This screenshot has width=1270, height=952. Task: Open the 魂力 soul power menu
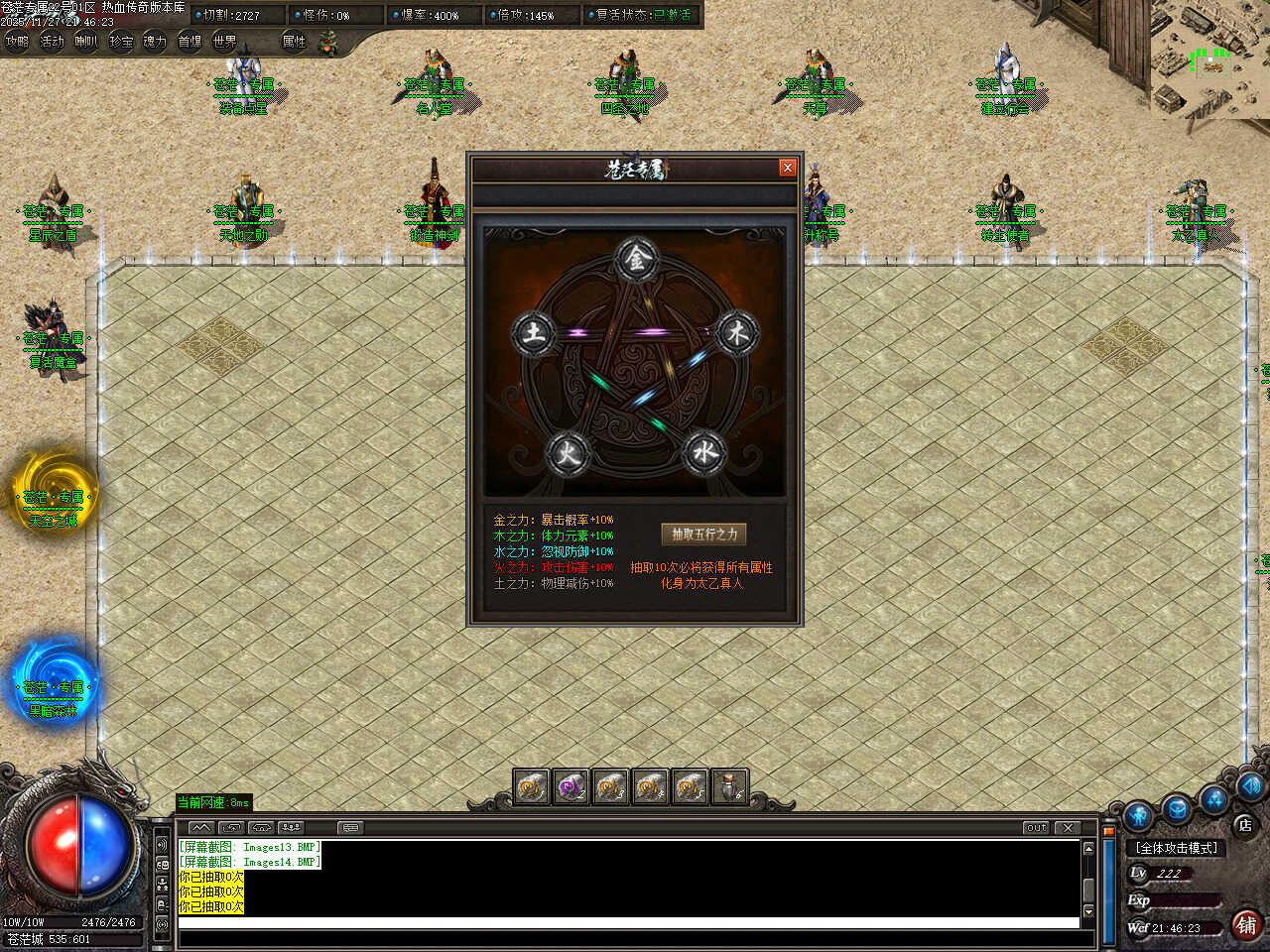tap(155, 42)
